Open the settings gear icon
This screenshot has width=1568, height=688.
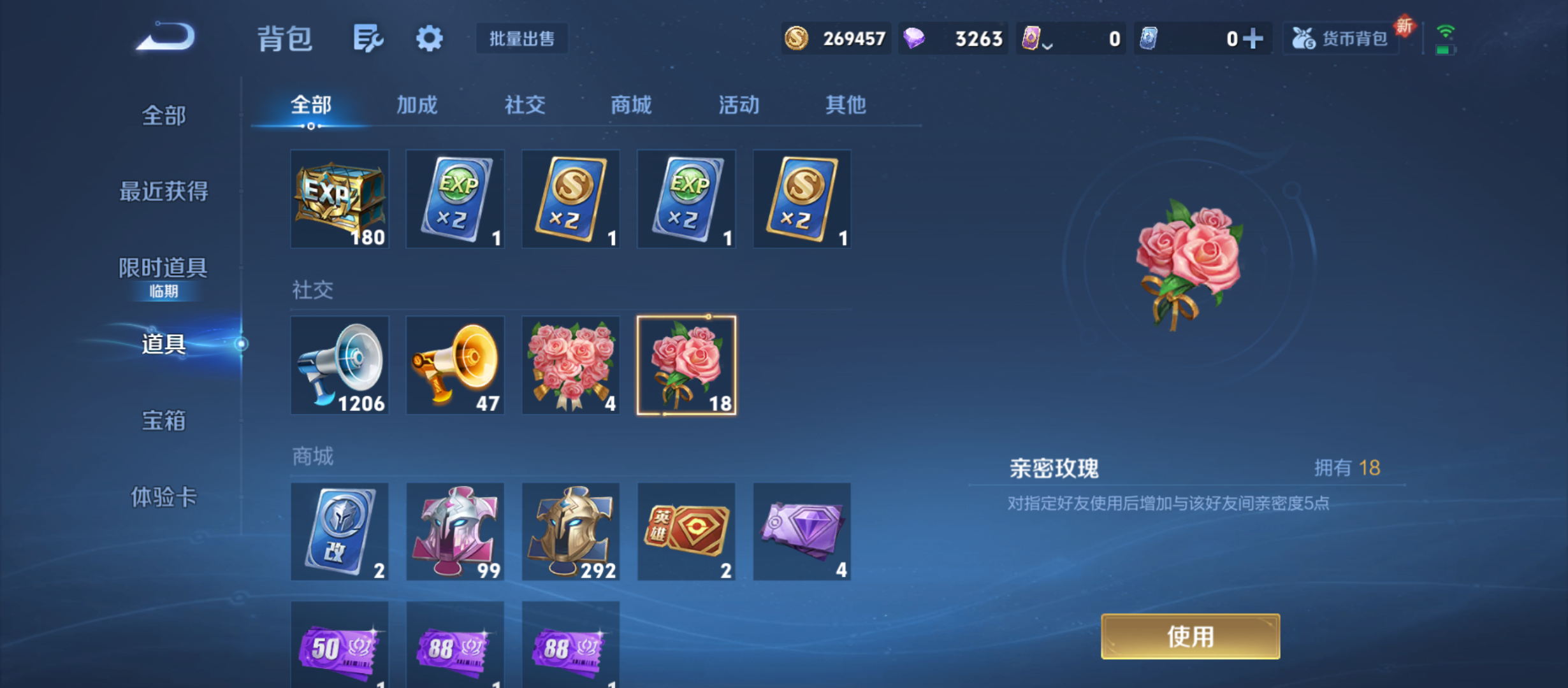click(428, 38)
